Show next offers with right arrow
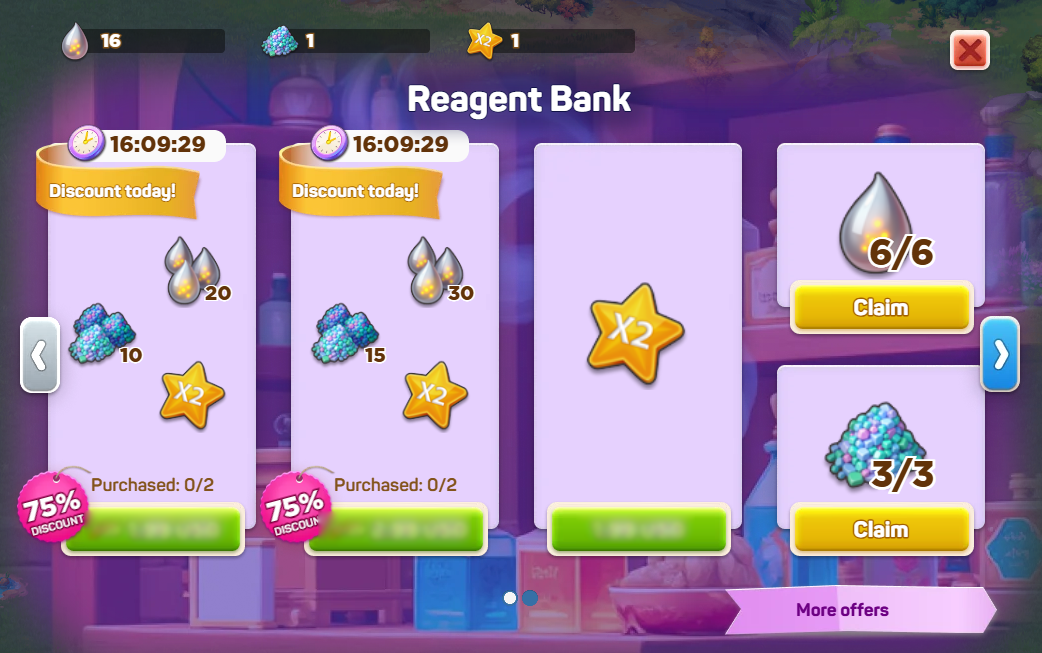This screenshot has width=1042, height=653. point(1000,355)
